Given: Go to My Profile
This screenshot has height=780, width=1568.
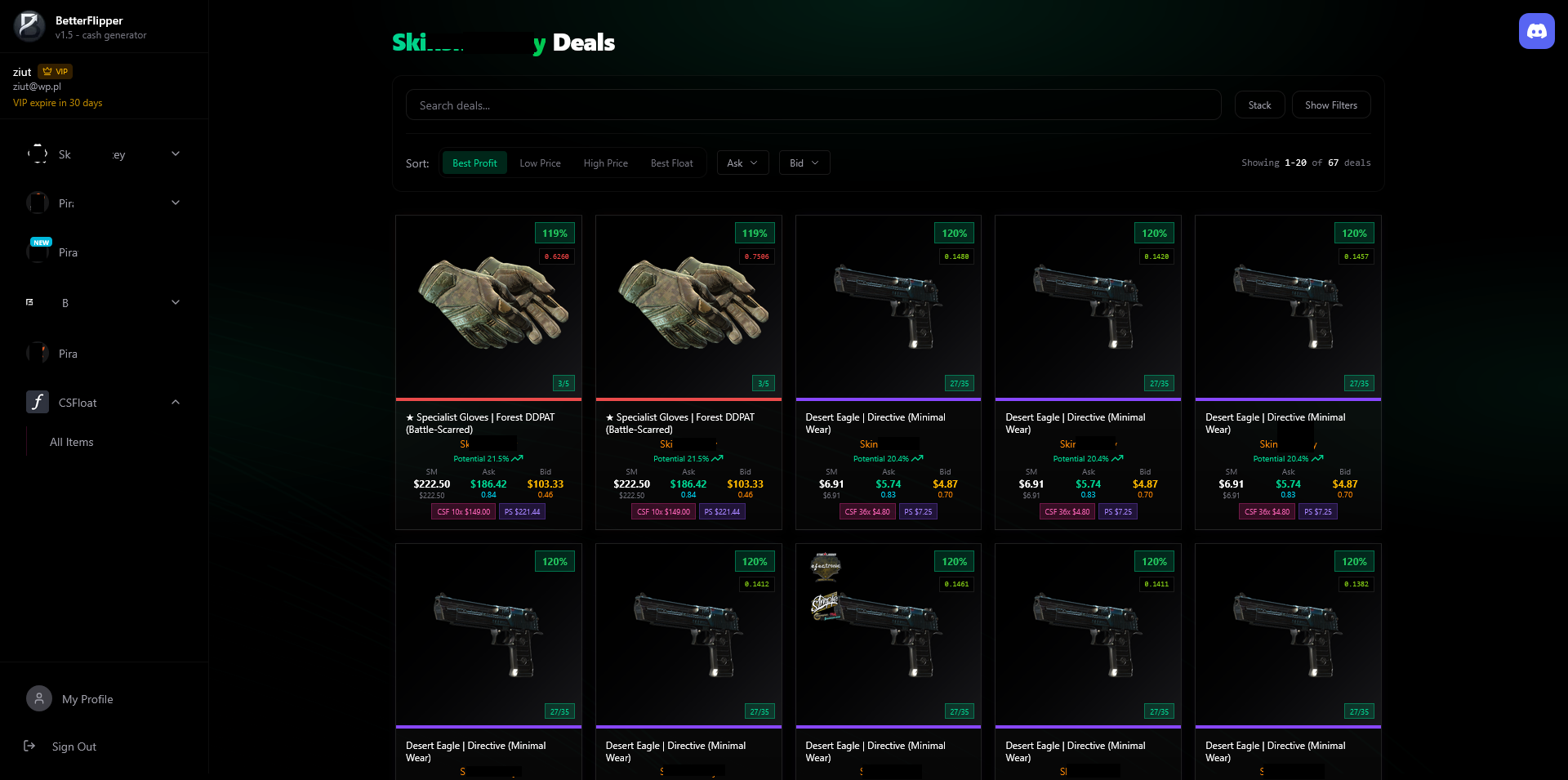Looking at the screenshot, I should [x=87, y=699].
